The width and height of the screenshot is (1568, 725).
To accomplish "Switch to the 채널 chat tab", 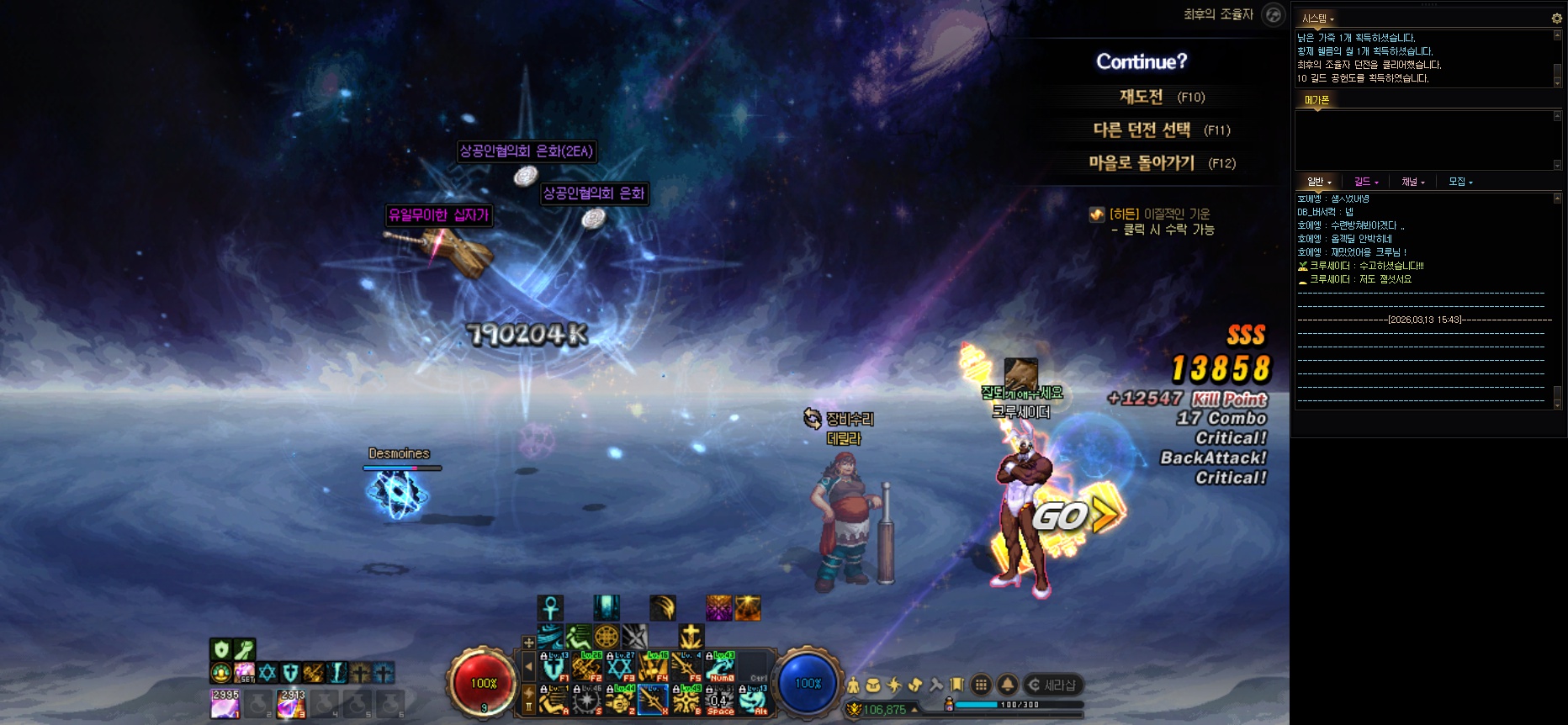I will click(1412, 182).
